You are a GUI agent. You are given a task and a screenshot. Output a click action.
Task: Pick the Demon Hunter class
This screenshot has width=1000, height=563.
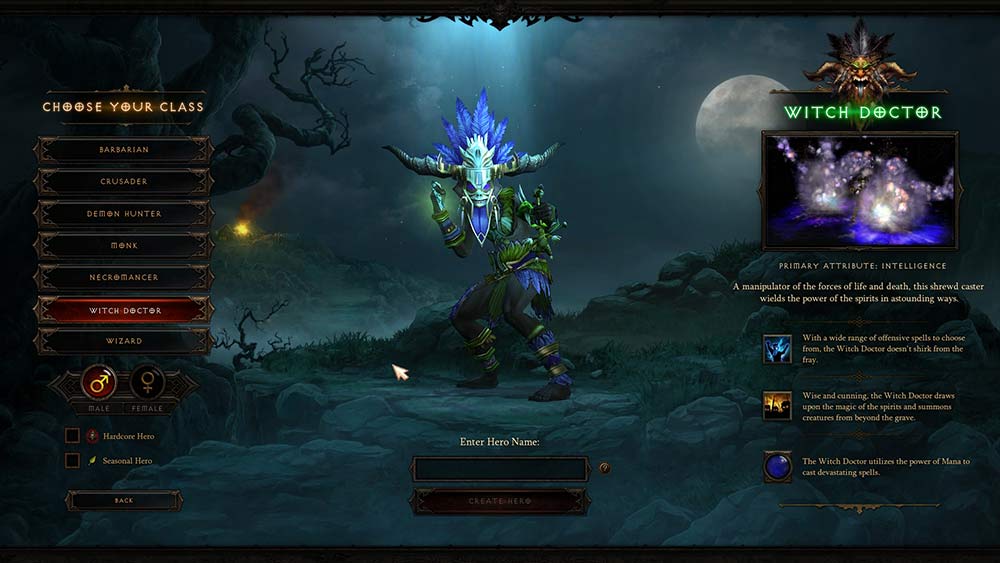[x=124, y=214]
